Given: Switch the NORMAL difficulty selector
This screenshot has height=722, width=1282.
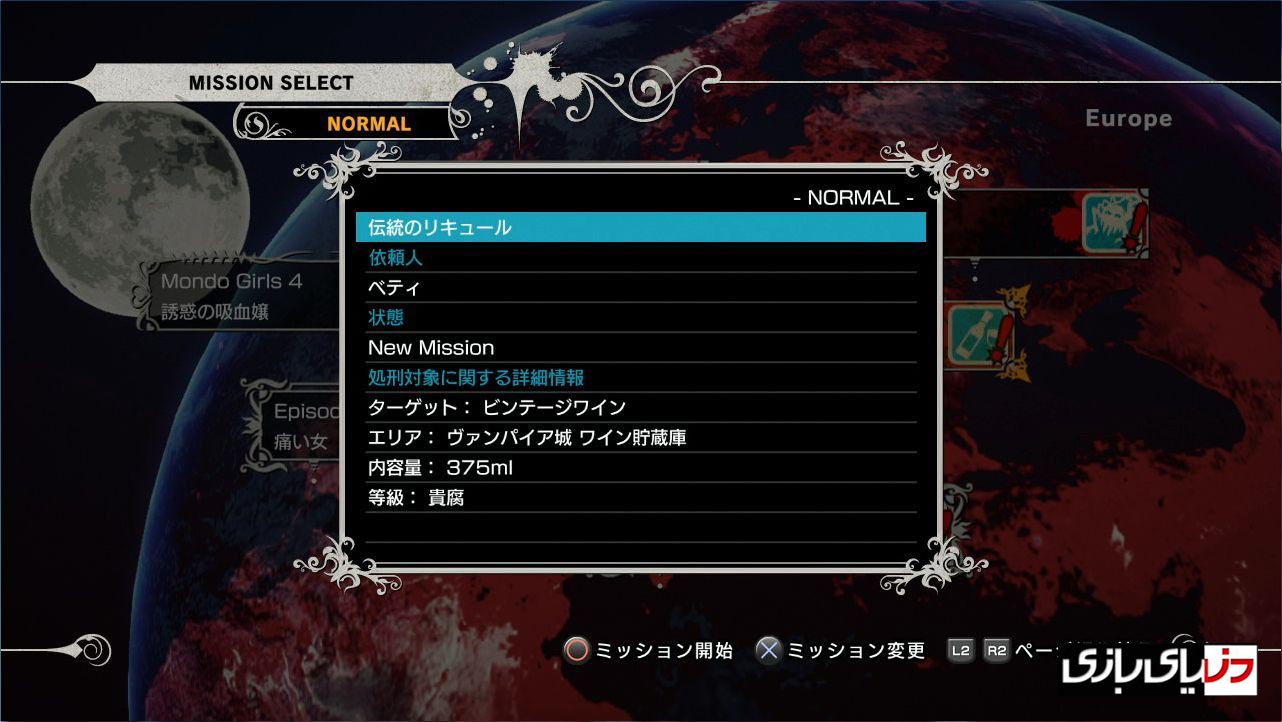Looking at the screenshot, I should tap(368, 124).
